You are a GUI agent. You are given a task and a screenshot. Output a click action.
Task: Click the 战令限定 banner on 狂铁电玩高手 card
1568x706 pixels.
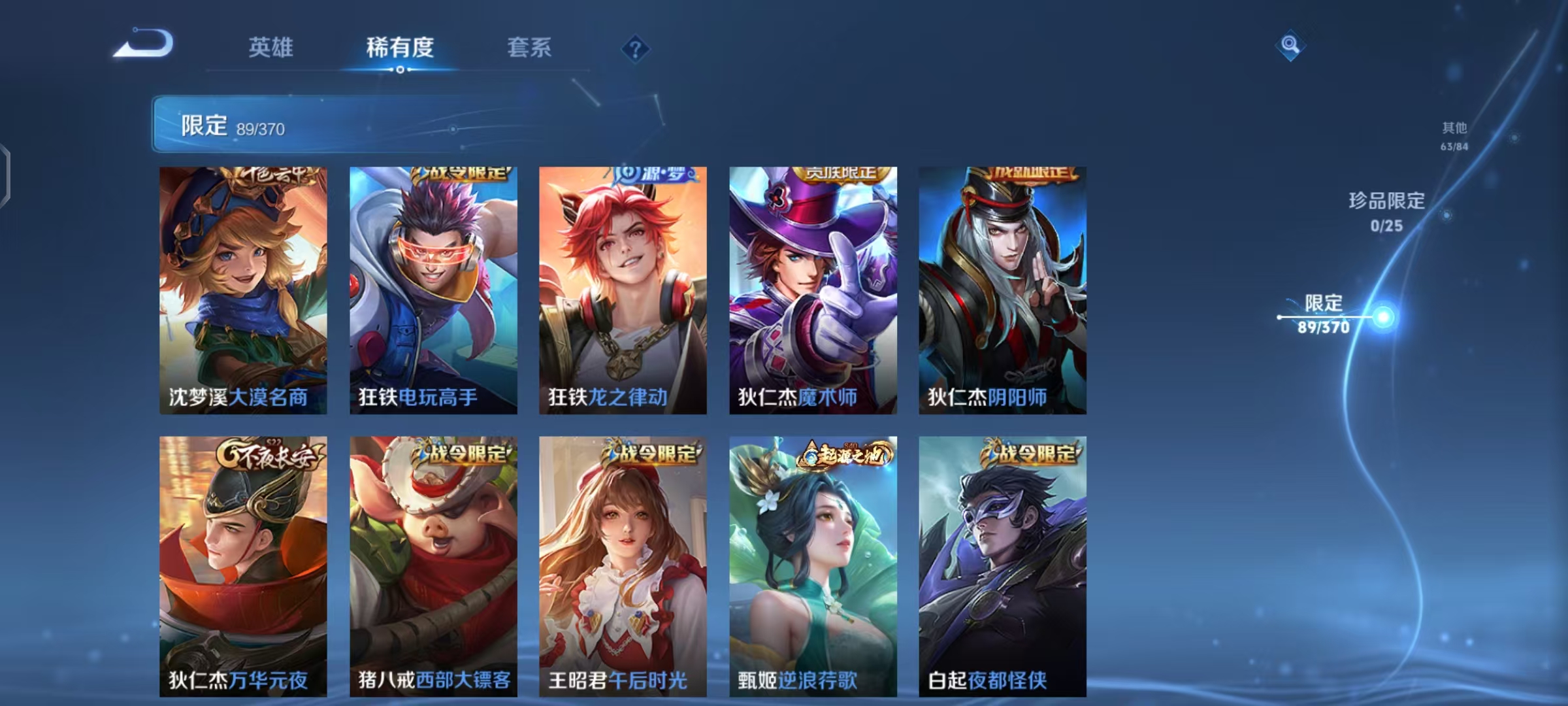(459, 174)
